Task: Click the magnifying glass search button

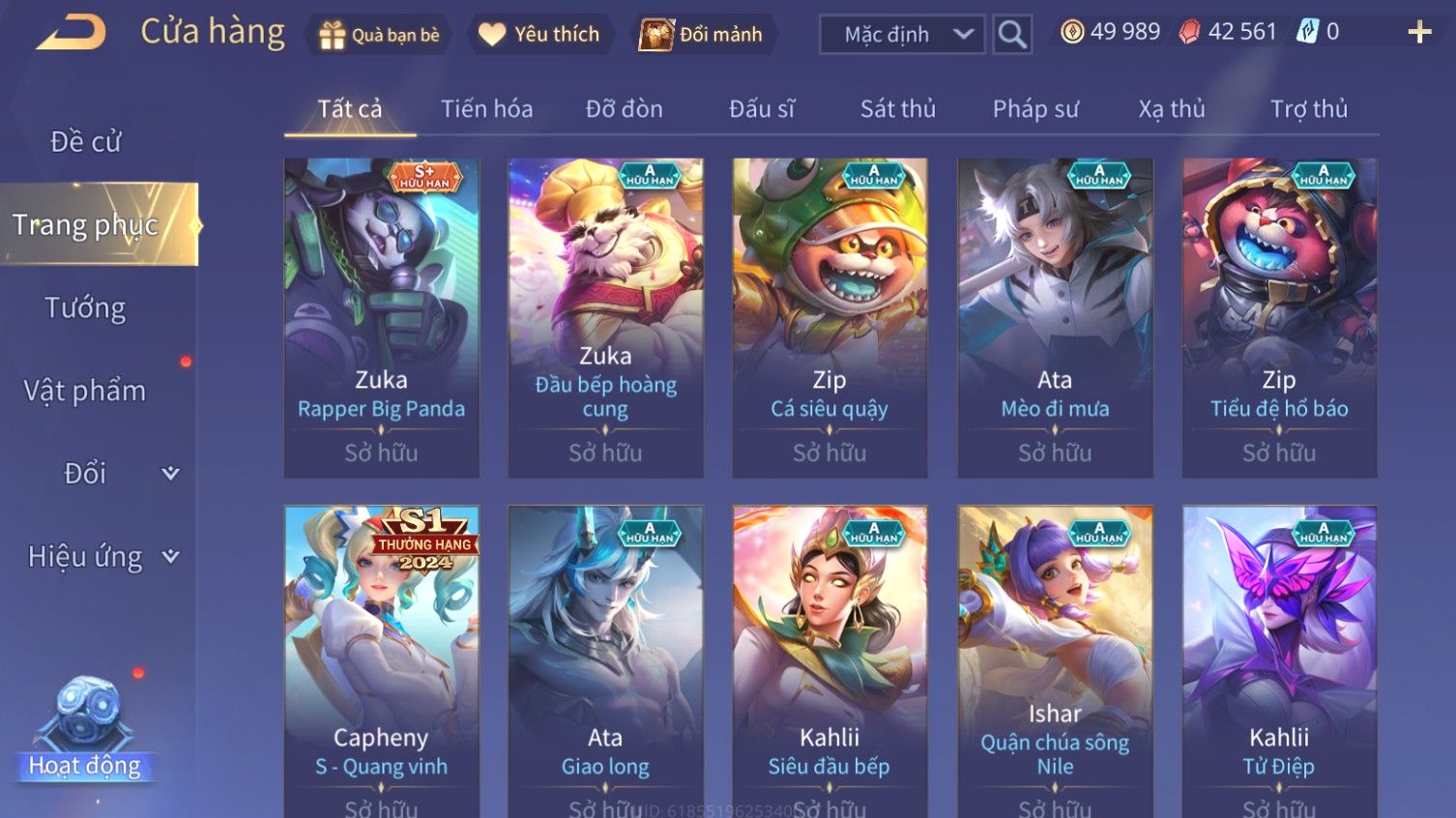Action: pos(1012,35)
